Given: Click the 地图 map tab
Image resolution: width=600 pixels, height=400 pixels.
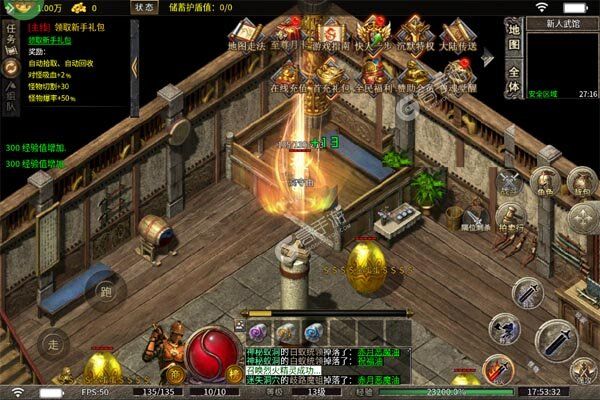Looking at the screenshot, I should coord(514,37).
